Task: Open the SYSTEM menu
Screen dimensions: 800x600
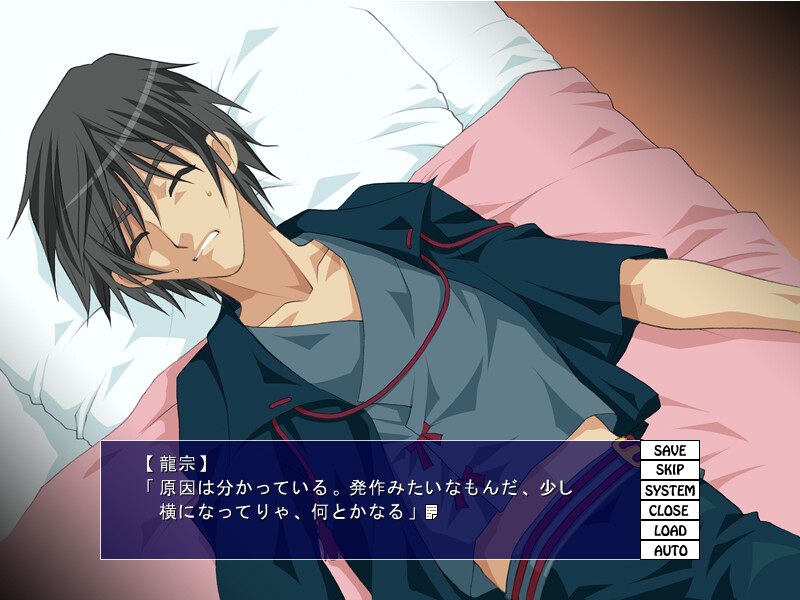Action: coord(670,491)
